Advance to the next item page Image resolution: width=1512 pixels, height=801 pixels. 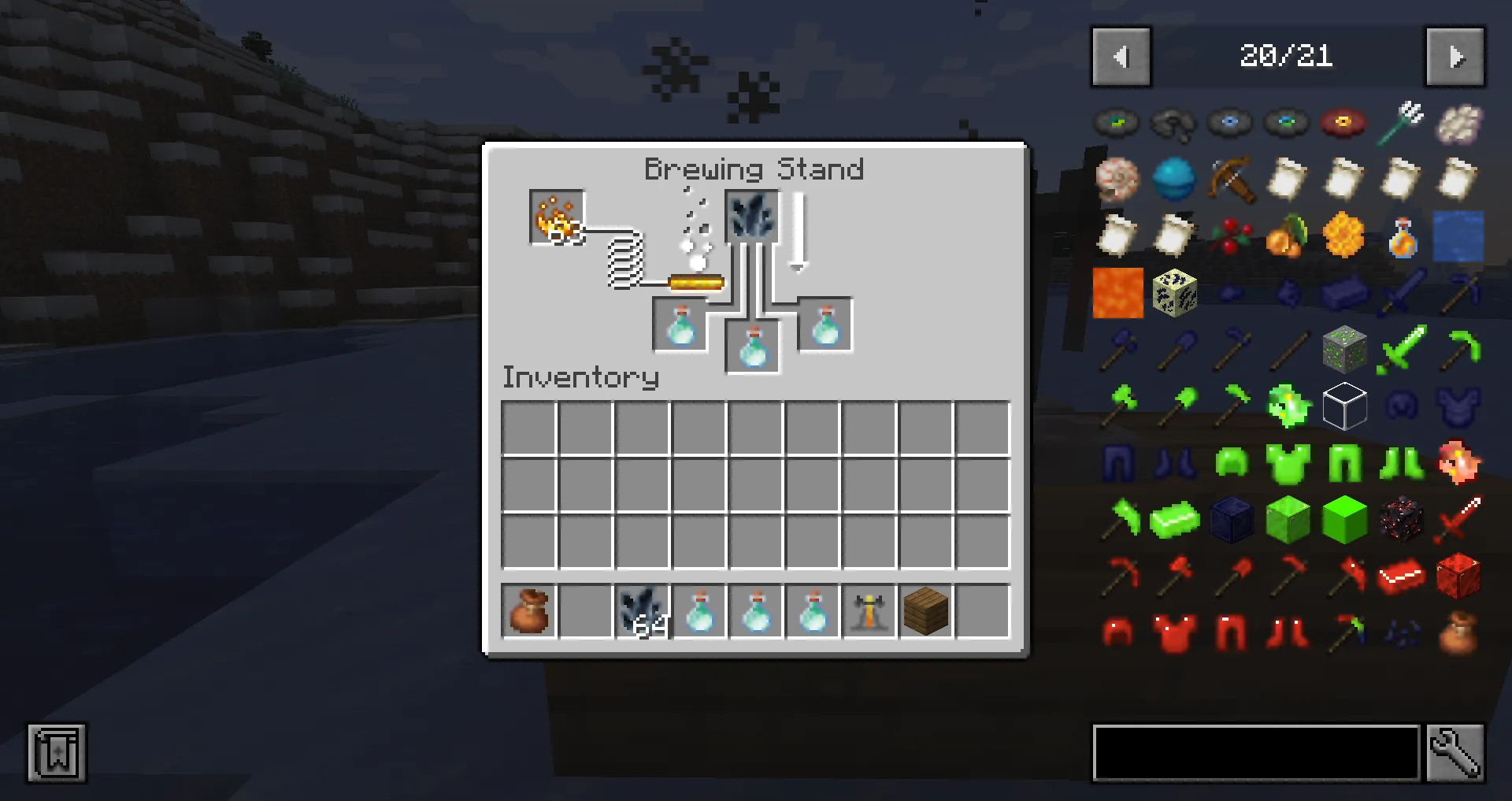(1454, 56)
